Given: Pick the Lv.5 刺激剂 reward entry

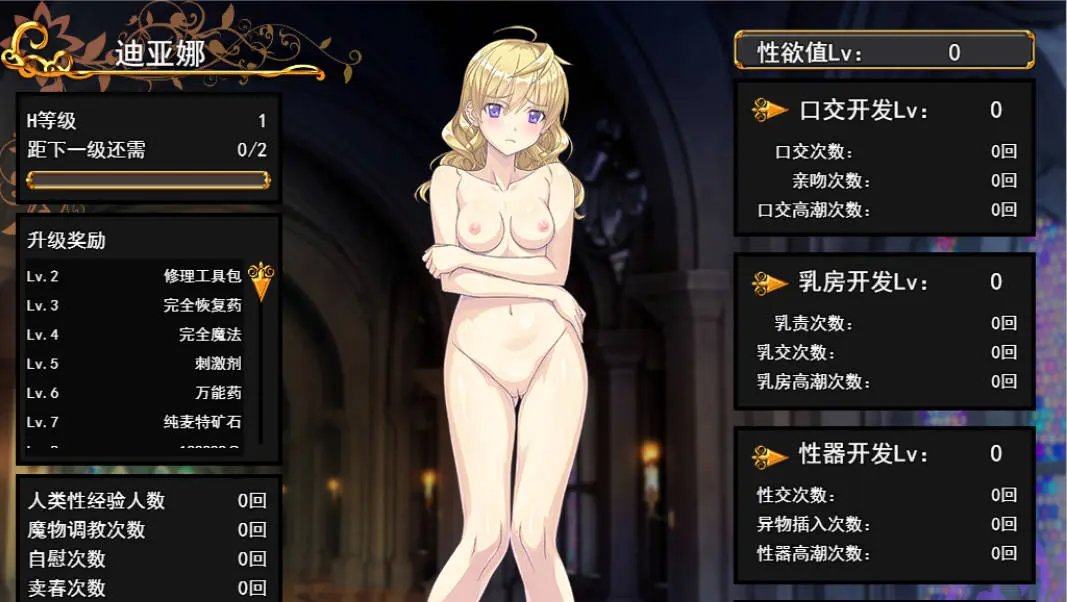Looking at the screenshot, I should (x=134, y=364).
